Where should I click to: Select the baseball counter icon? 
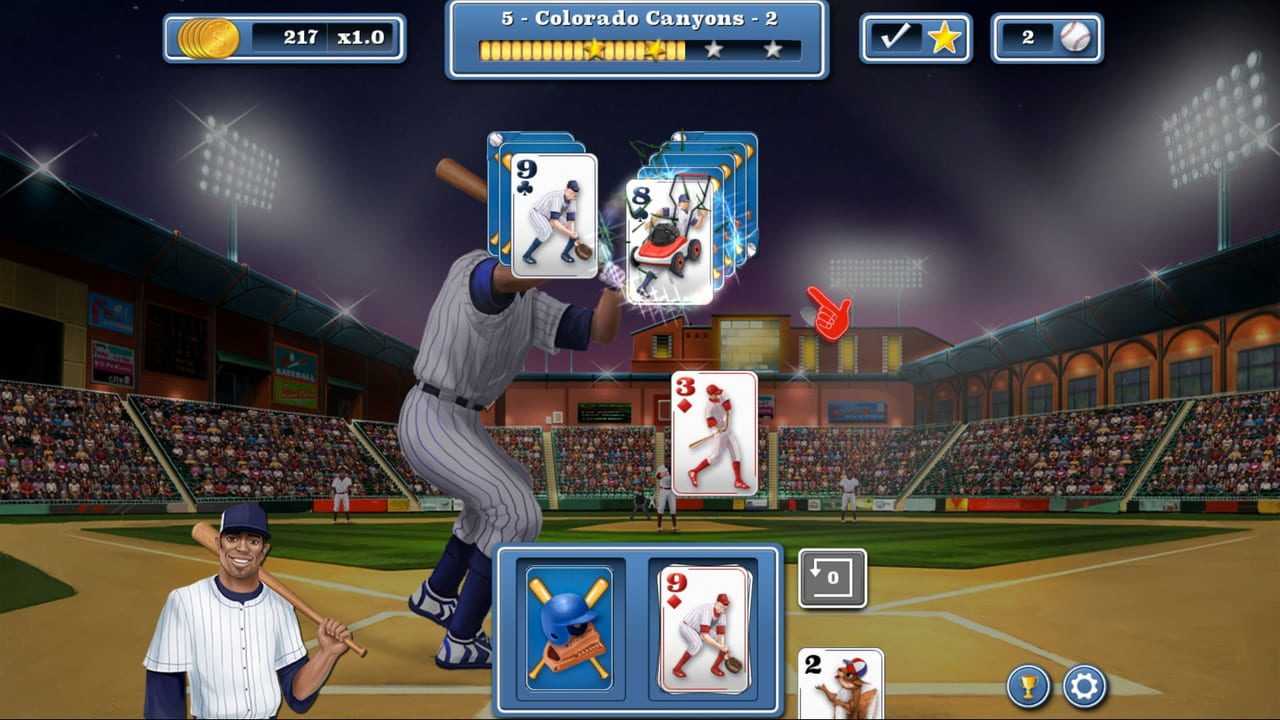[1074, 38]
